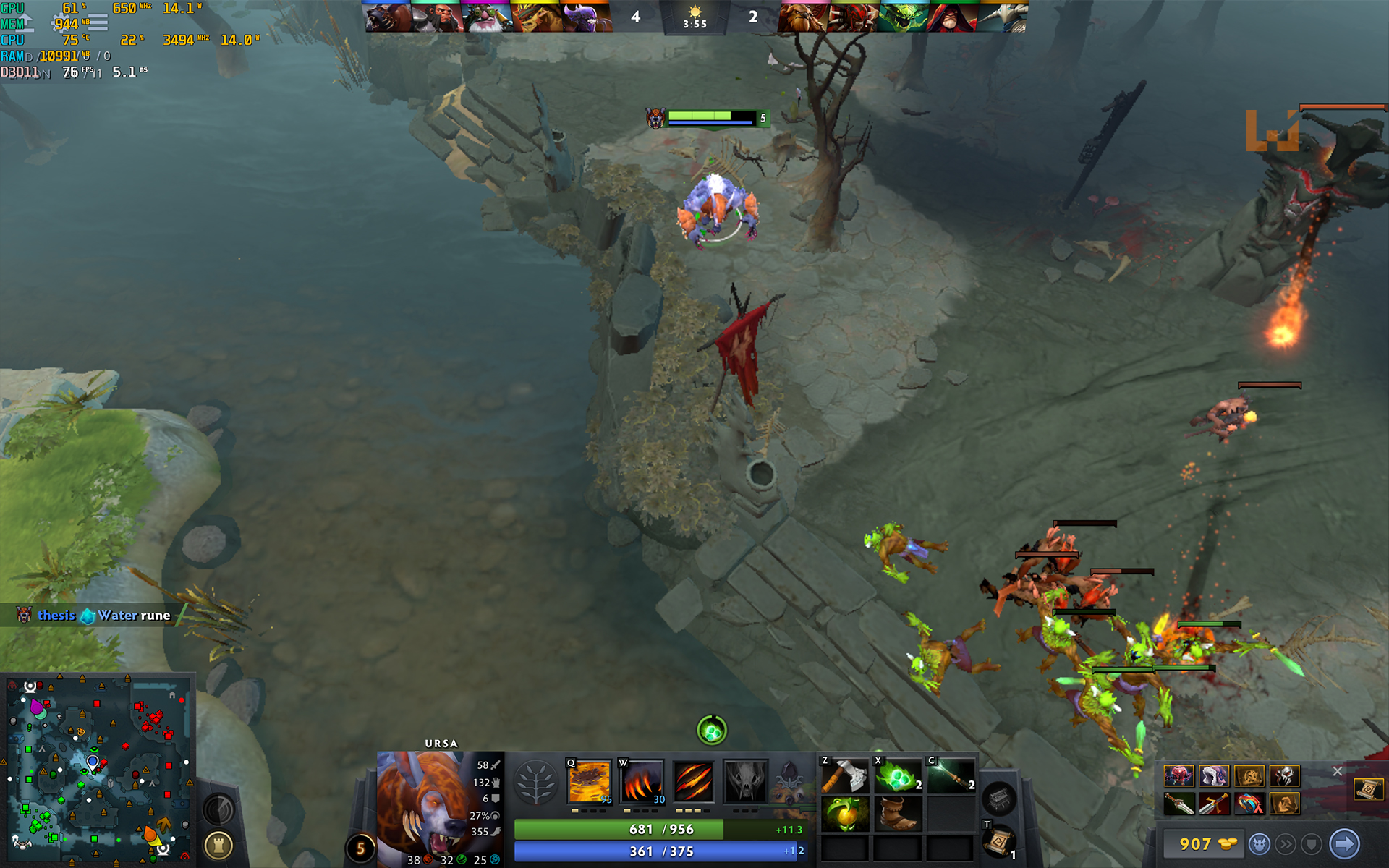Close the quick buy panel
This screenshot has height=868, width=1389.
point(1337,771)
